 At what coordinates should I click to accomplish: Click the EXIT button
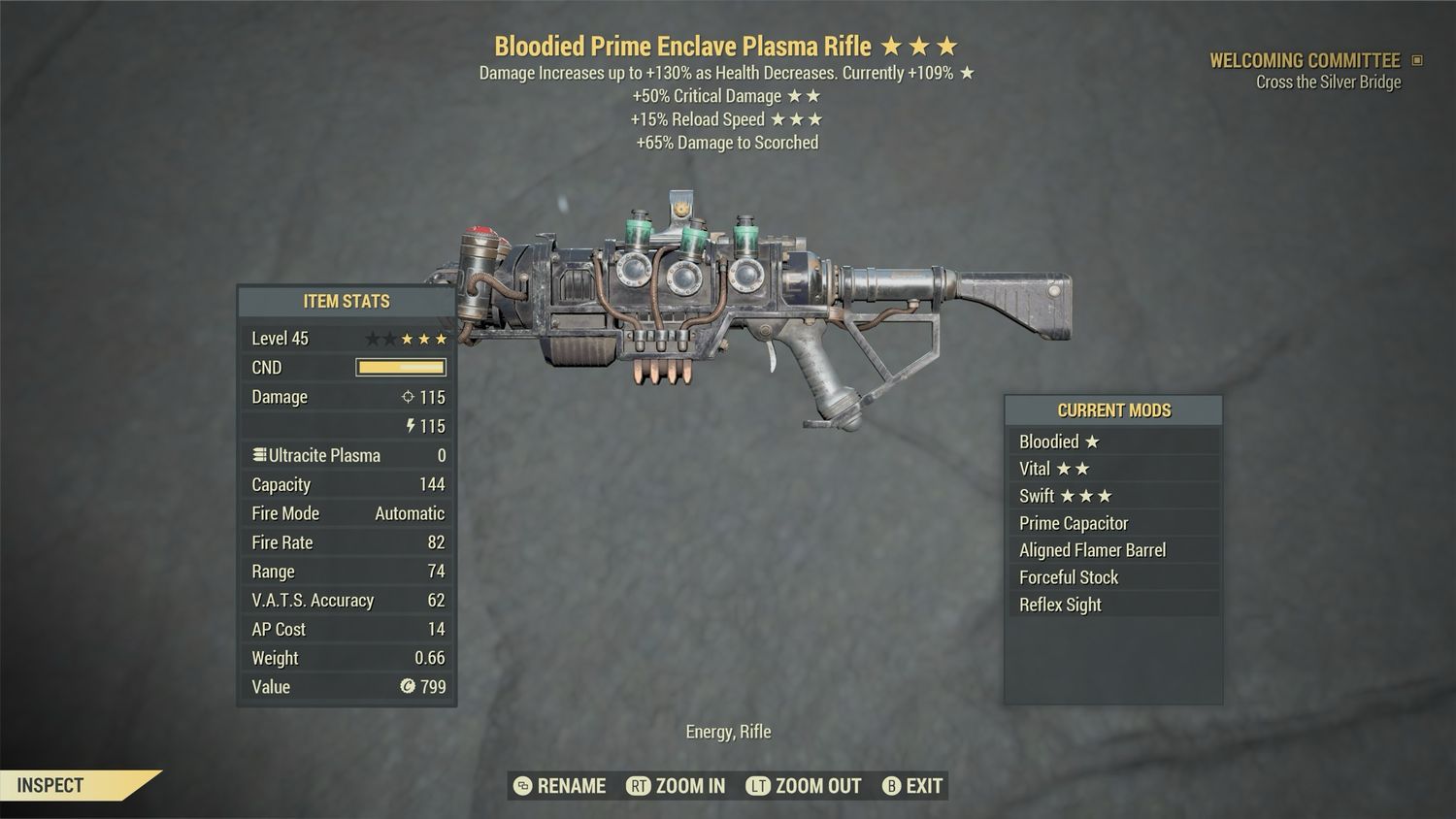click(913, 786)
